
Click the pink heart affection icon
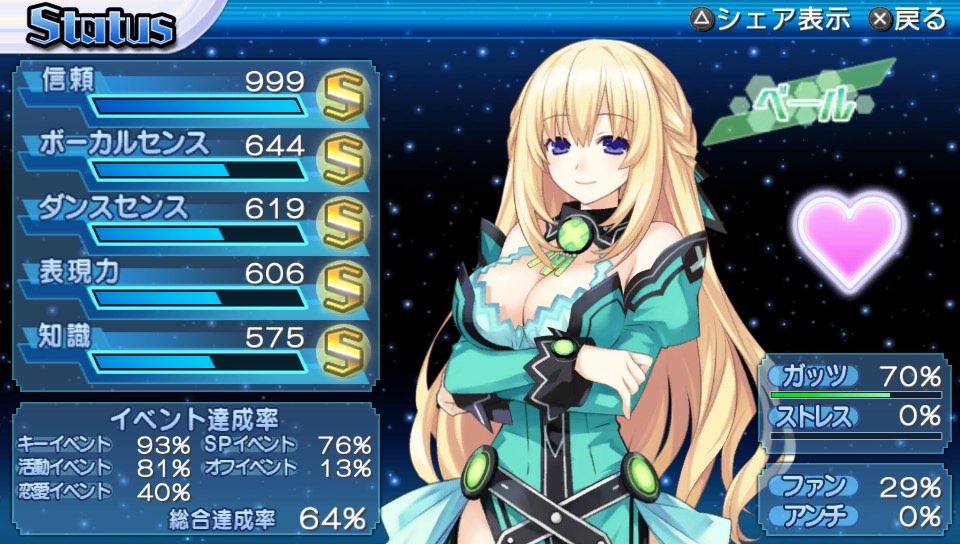[x=850, y=239]
